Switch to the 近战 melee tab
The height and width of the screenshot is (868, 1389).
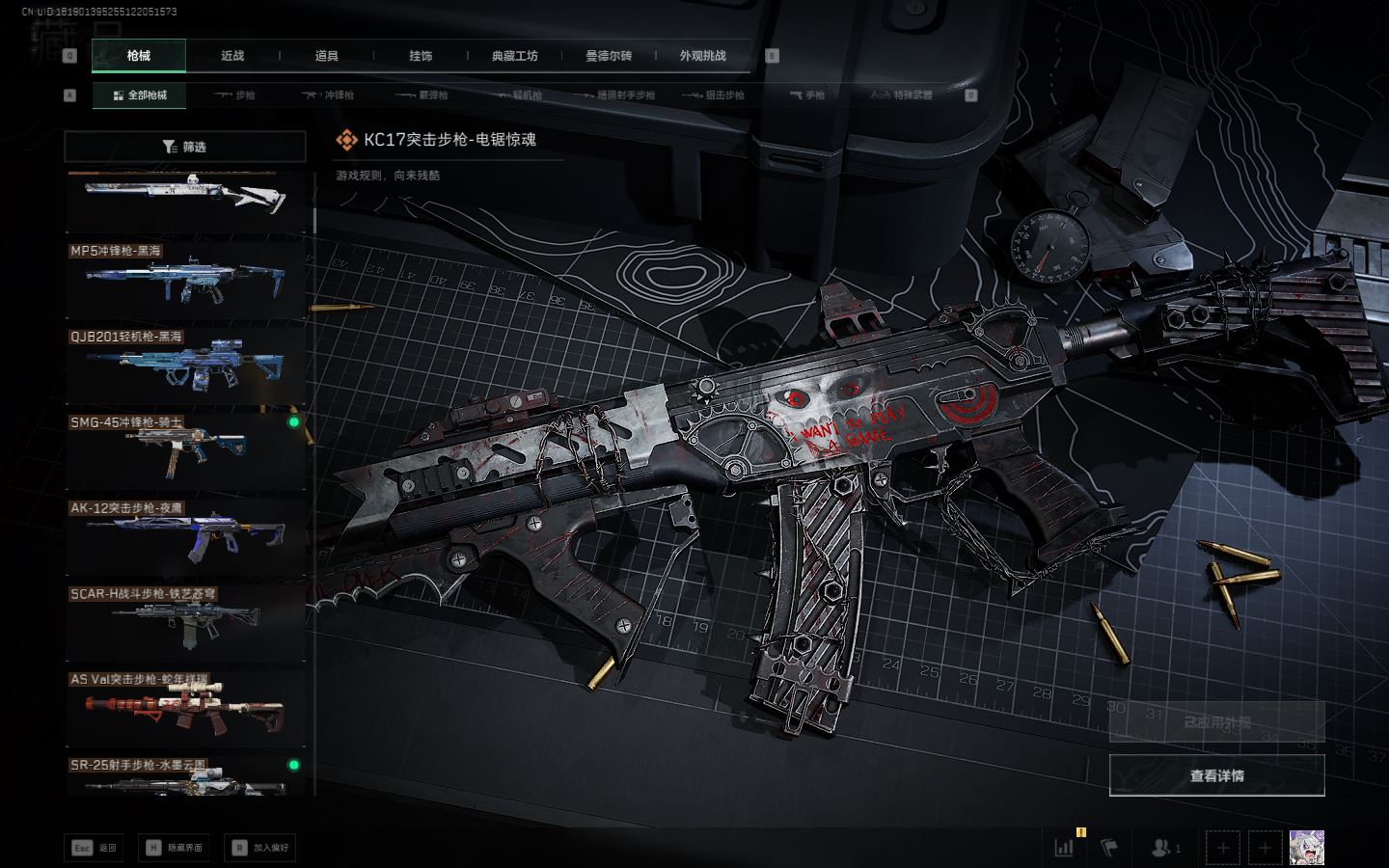pos(232,56)
